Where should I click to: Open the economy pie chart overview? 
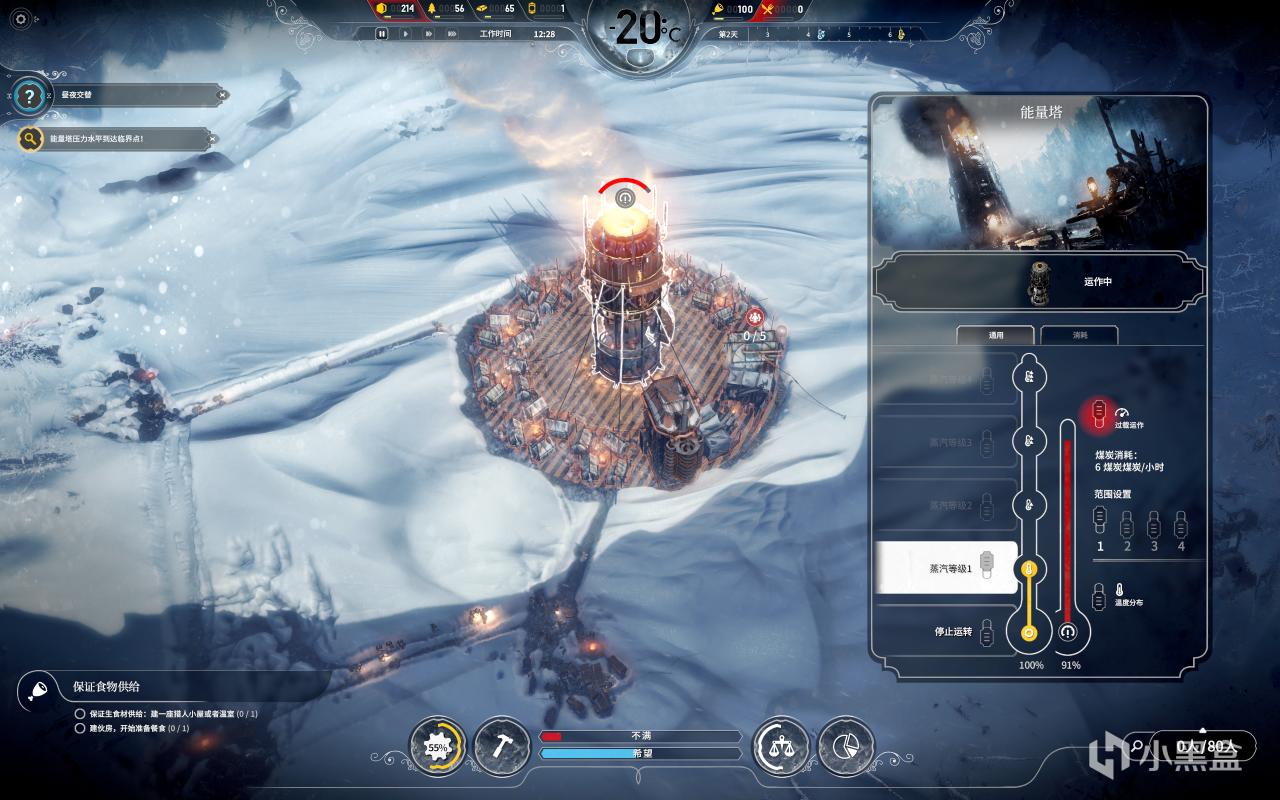click(845, 746)
